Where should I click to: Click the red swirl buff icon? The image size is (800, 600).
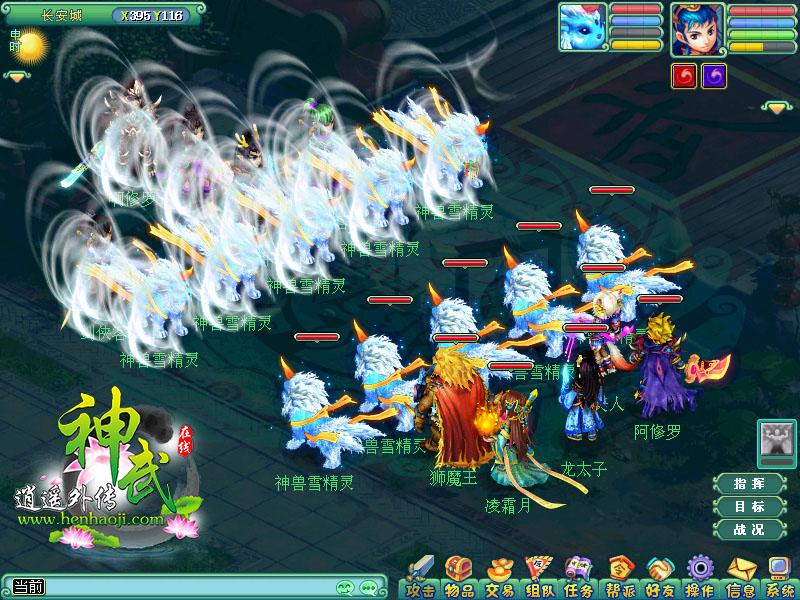[x=684, y=77]
